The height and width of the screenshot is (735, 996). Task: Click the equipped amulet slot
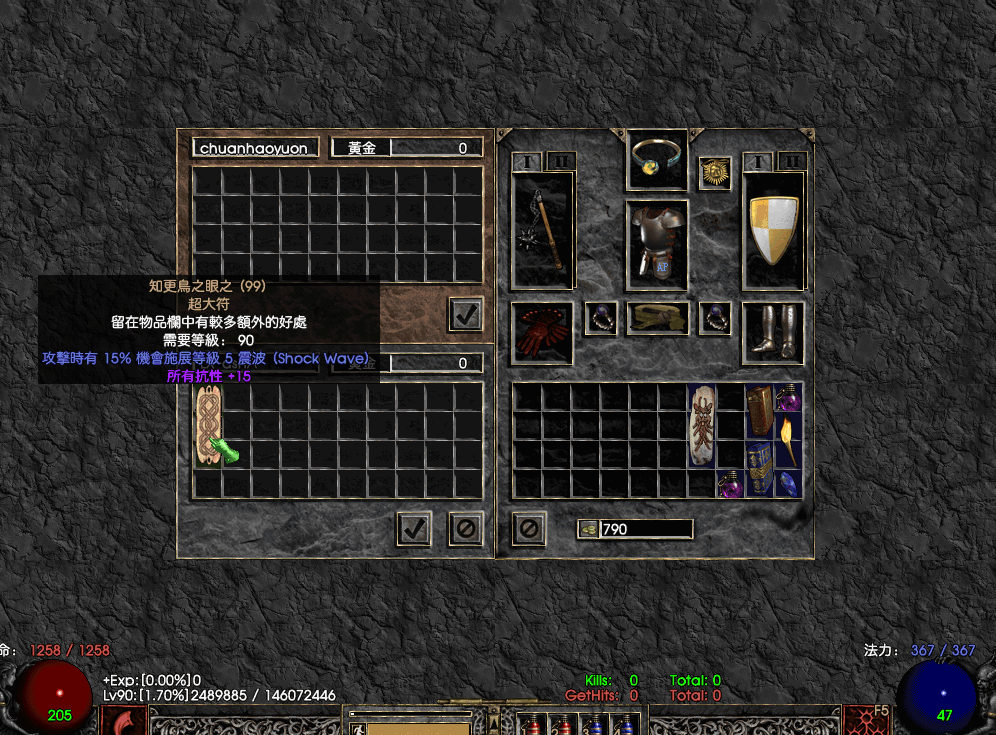coord(657,159)
